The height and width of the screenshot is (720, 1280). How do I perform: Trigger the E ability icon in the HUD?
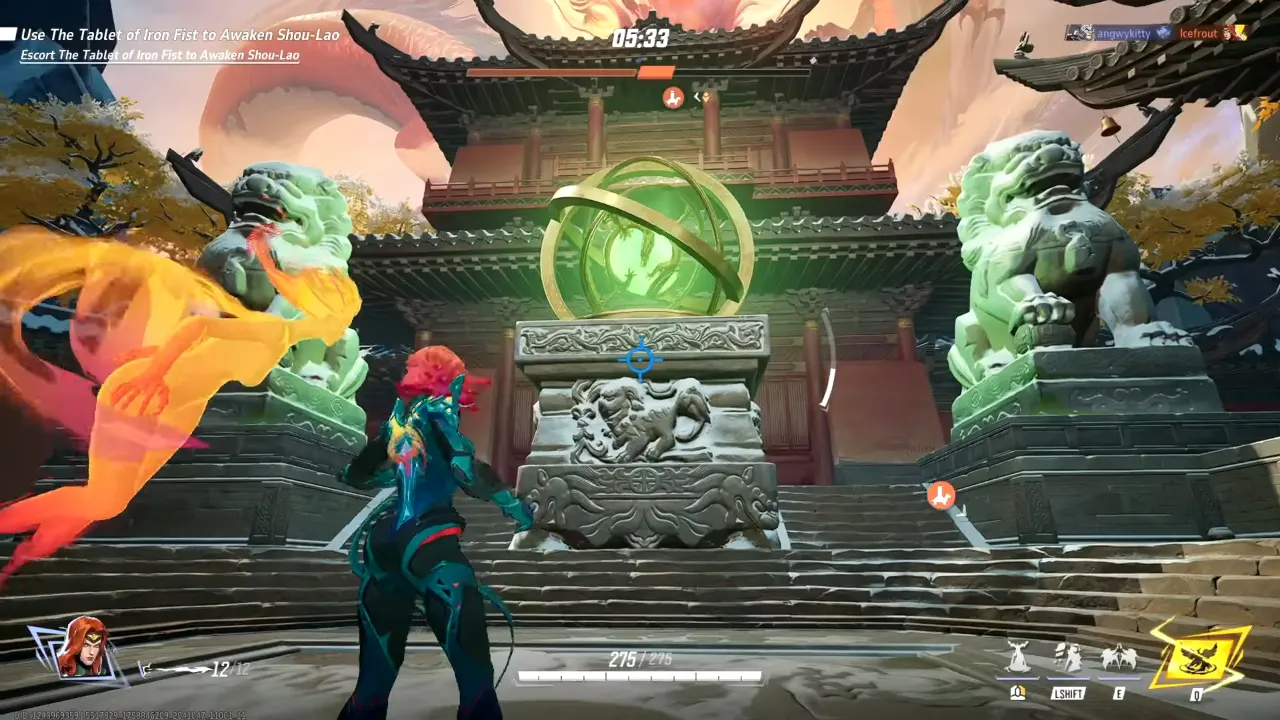point(1118,660)
